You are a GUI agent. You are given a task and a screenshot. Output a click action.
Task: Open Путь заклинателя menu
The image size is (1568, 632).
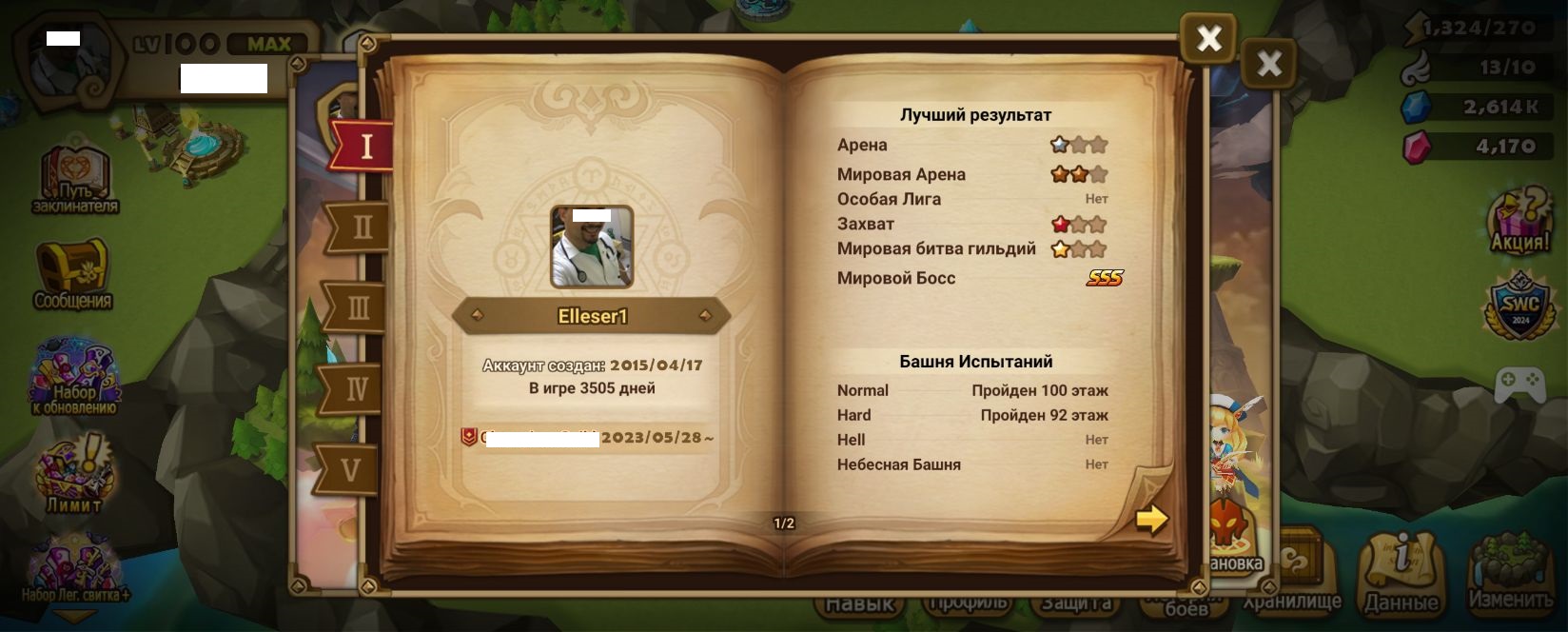(x=75, y=179)
